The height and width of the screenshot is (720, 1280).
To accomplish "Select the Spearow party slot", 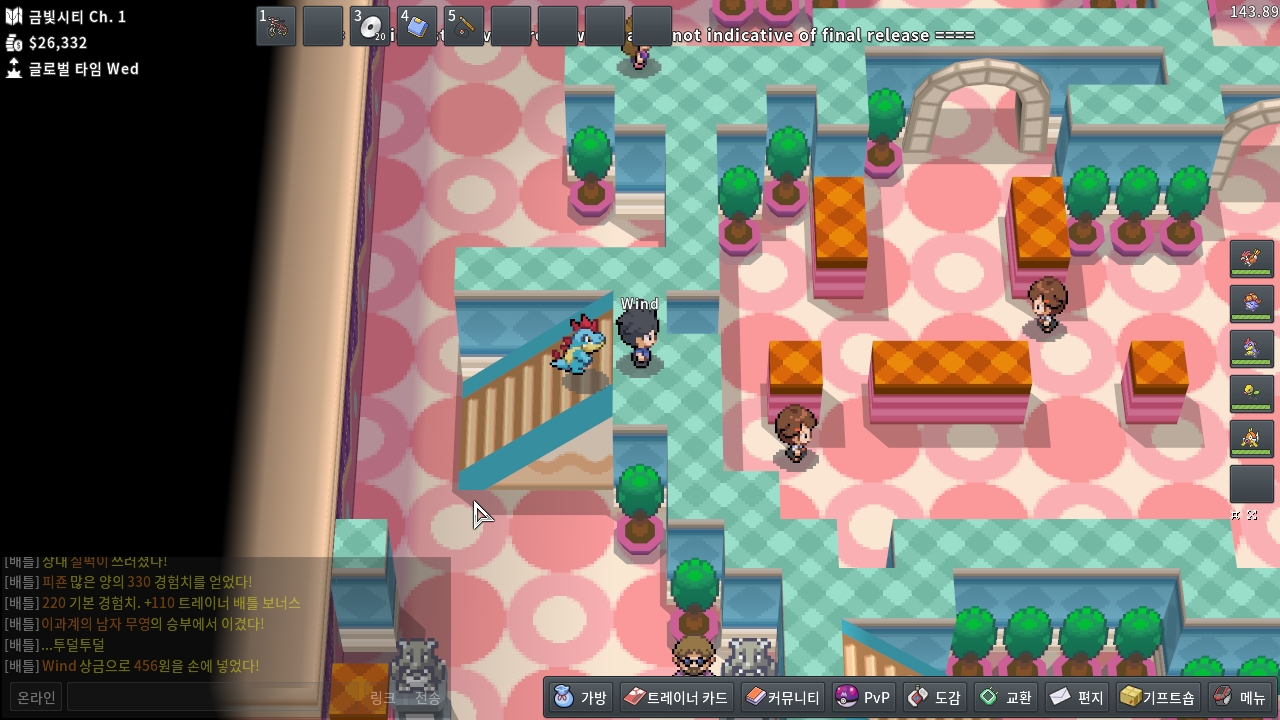I will pyautogui.click(x=1251, y=259).
